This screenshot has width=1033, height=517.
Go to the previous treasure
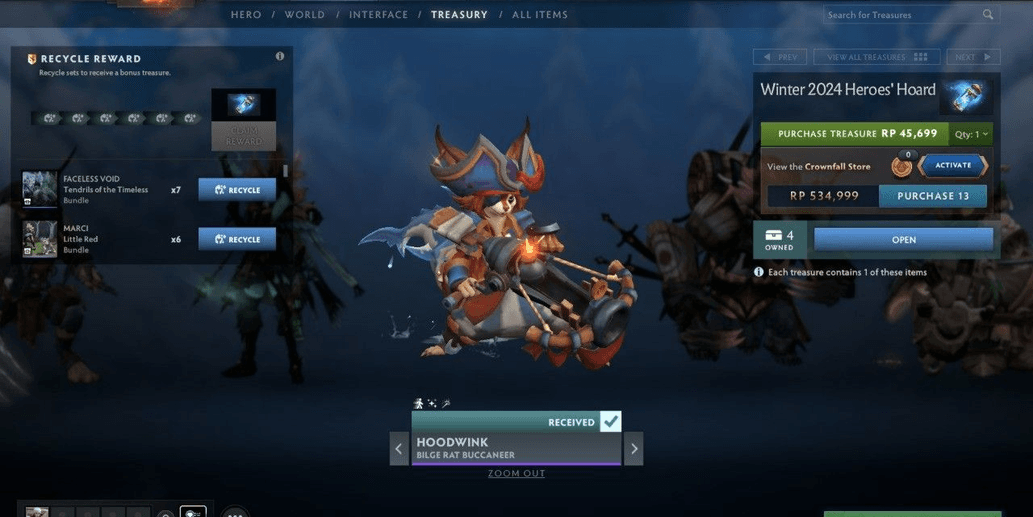pyautogui.click(x=780, y=57)
